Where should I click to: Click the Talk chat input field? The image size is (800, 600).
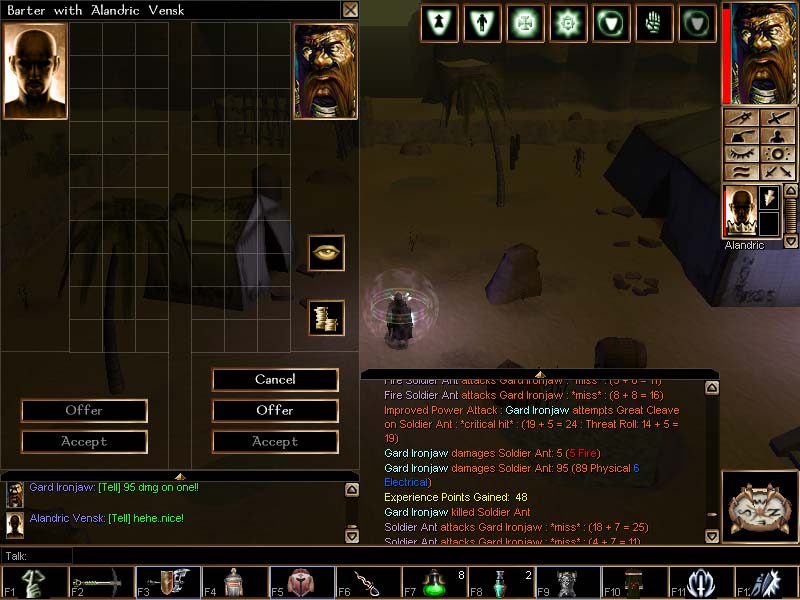point(200,555)
